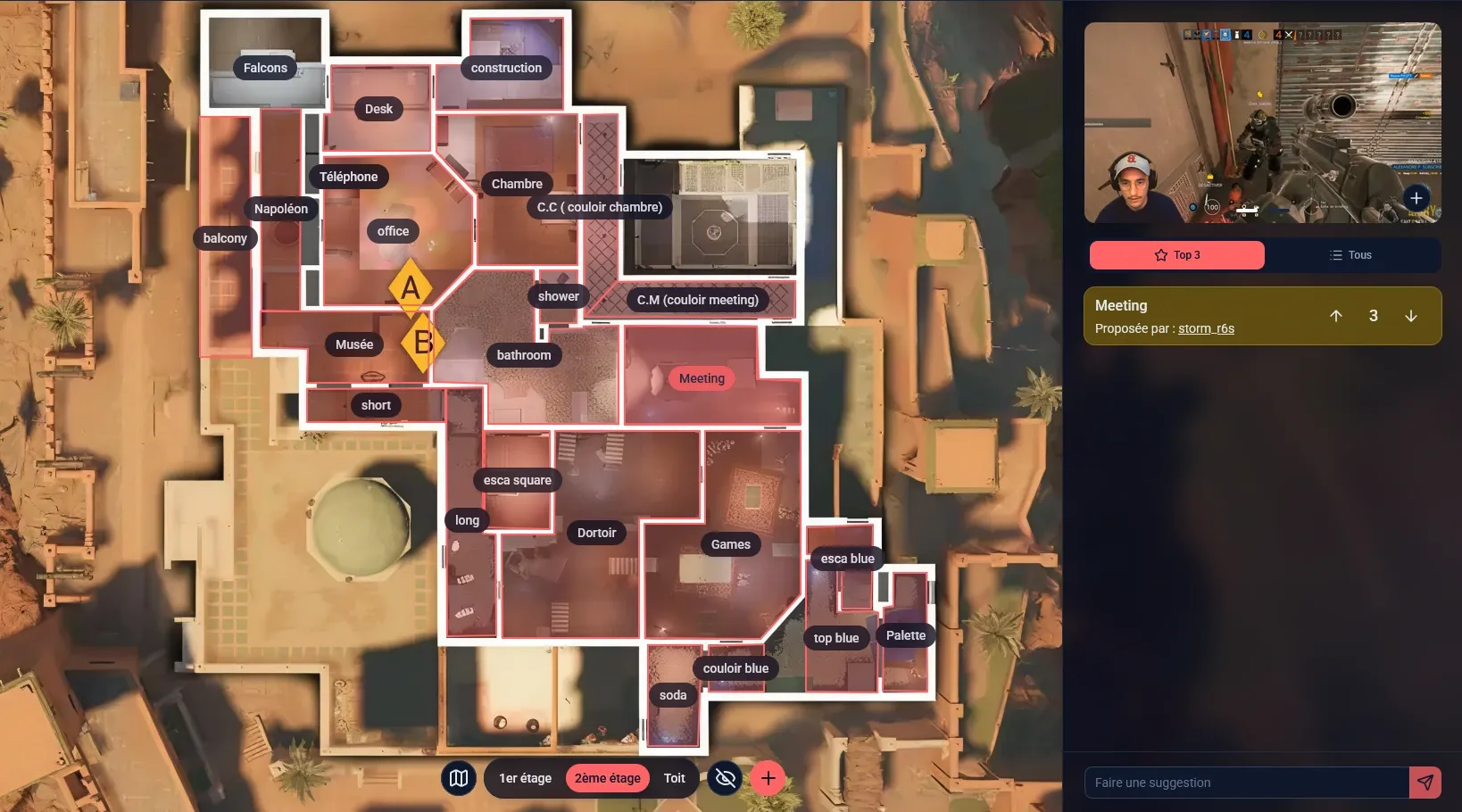The image size is (1462, 812).
Task: Switch floor view to Toit
Action: click(x=674, y=778)
